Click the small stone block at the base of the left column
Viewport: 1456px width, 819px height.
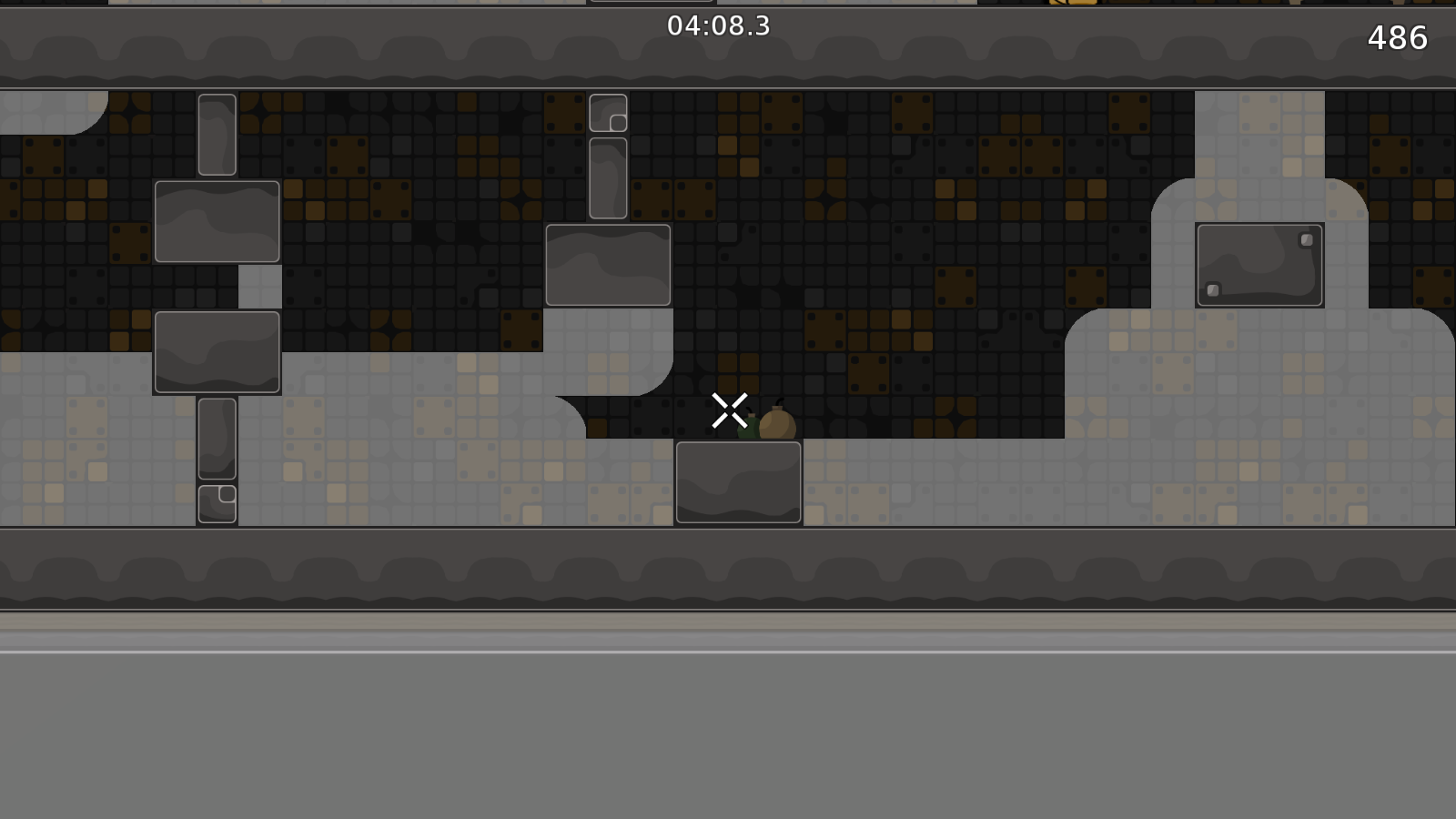click(x=217, y=503)
